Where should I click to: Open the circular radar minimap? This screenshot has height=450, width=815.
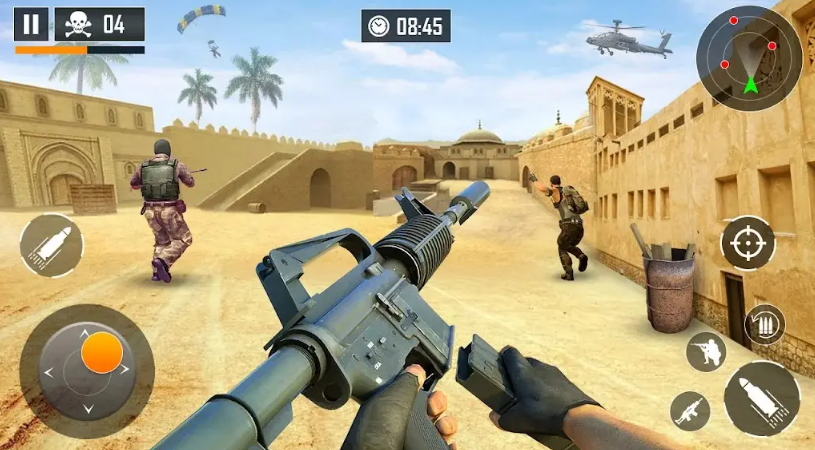coord(749,58)
